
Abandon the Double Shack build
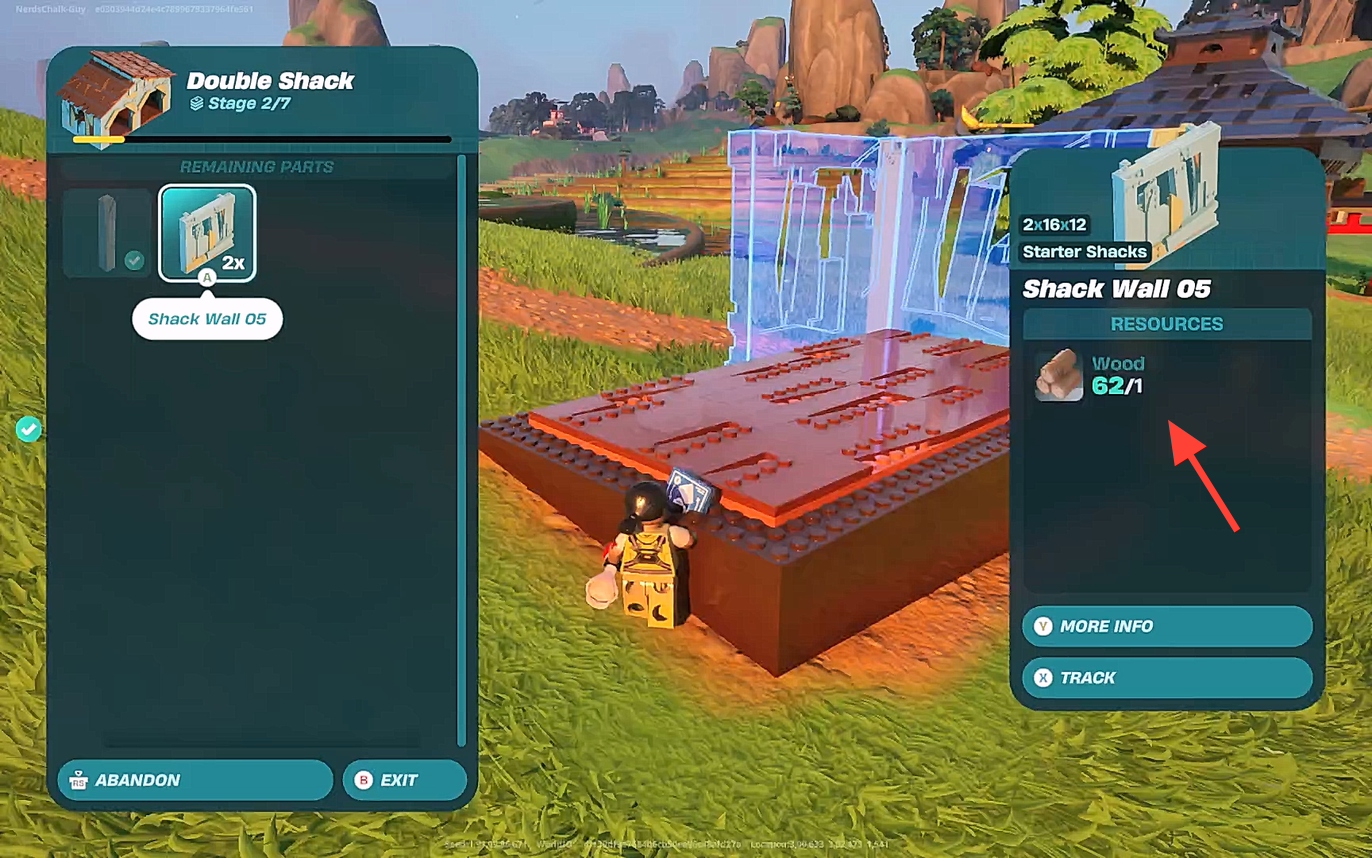pyautogui.click(x=195, y=780)
